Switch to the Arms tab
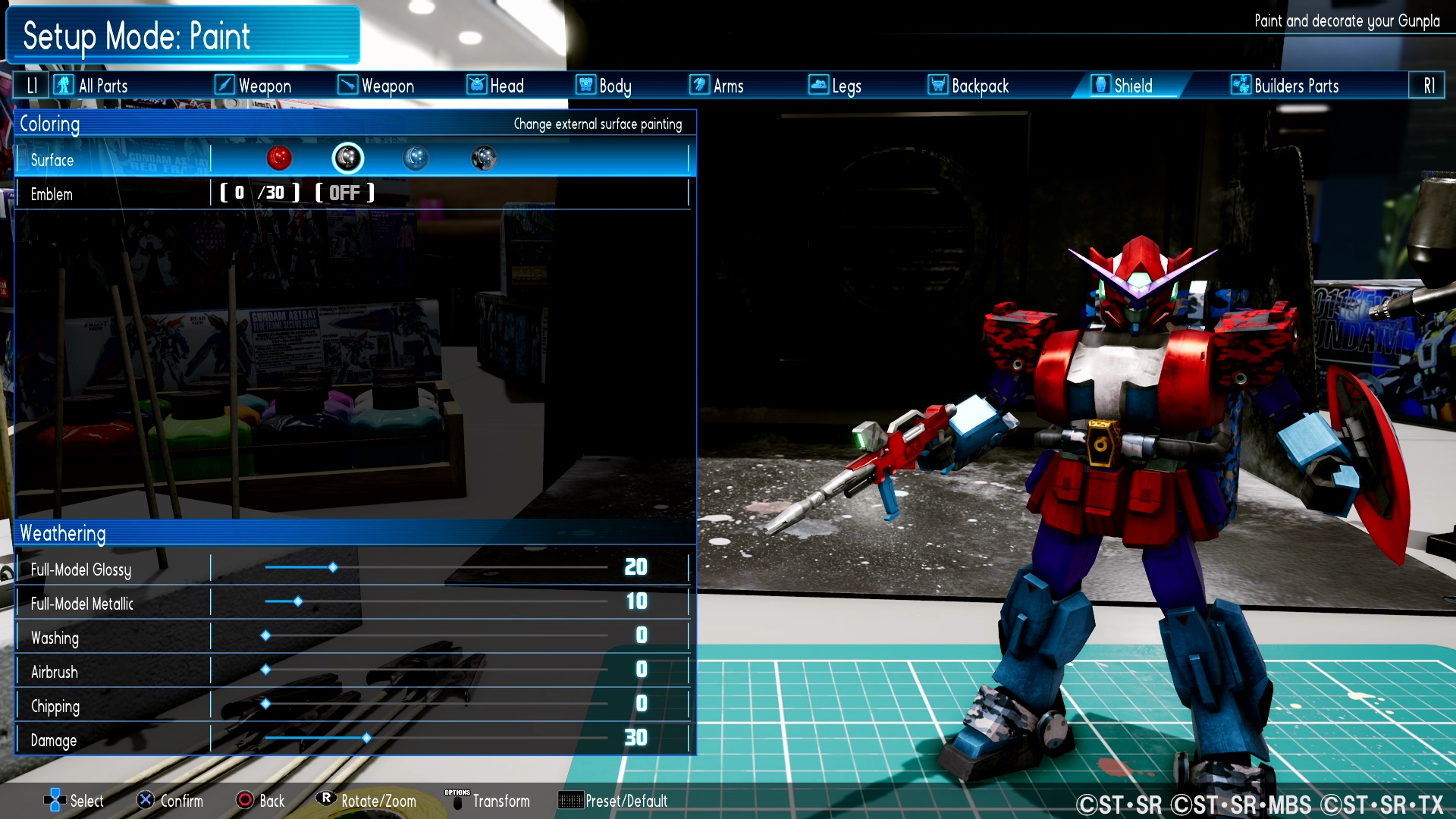Screen dimensions: 1456x819 (x=717, y=86)
